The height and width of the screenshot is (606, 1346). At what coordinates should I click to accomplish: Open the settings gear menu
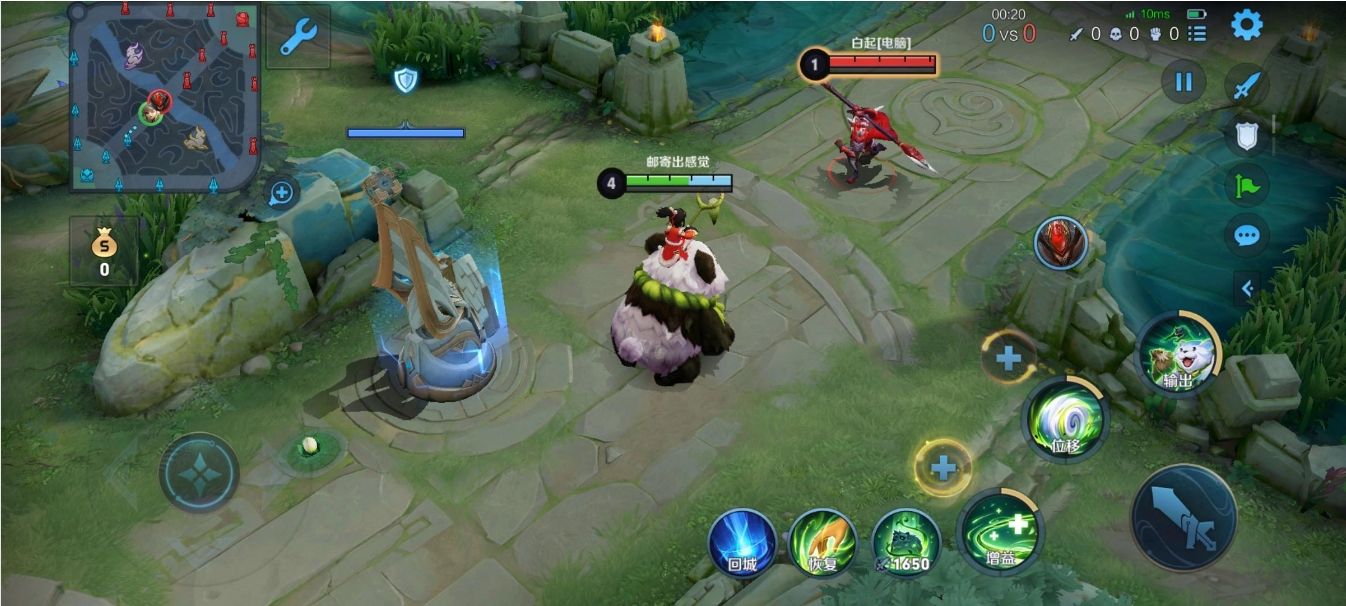(x=1246, y=25)
